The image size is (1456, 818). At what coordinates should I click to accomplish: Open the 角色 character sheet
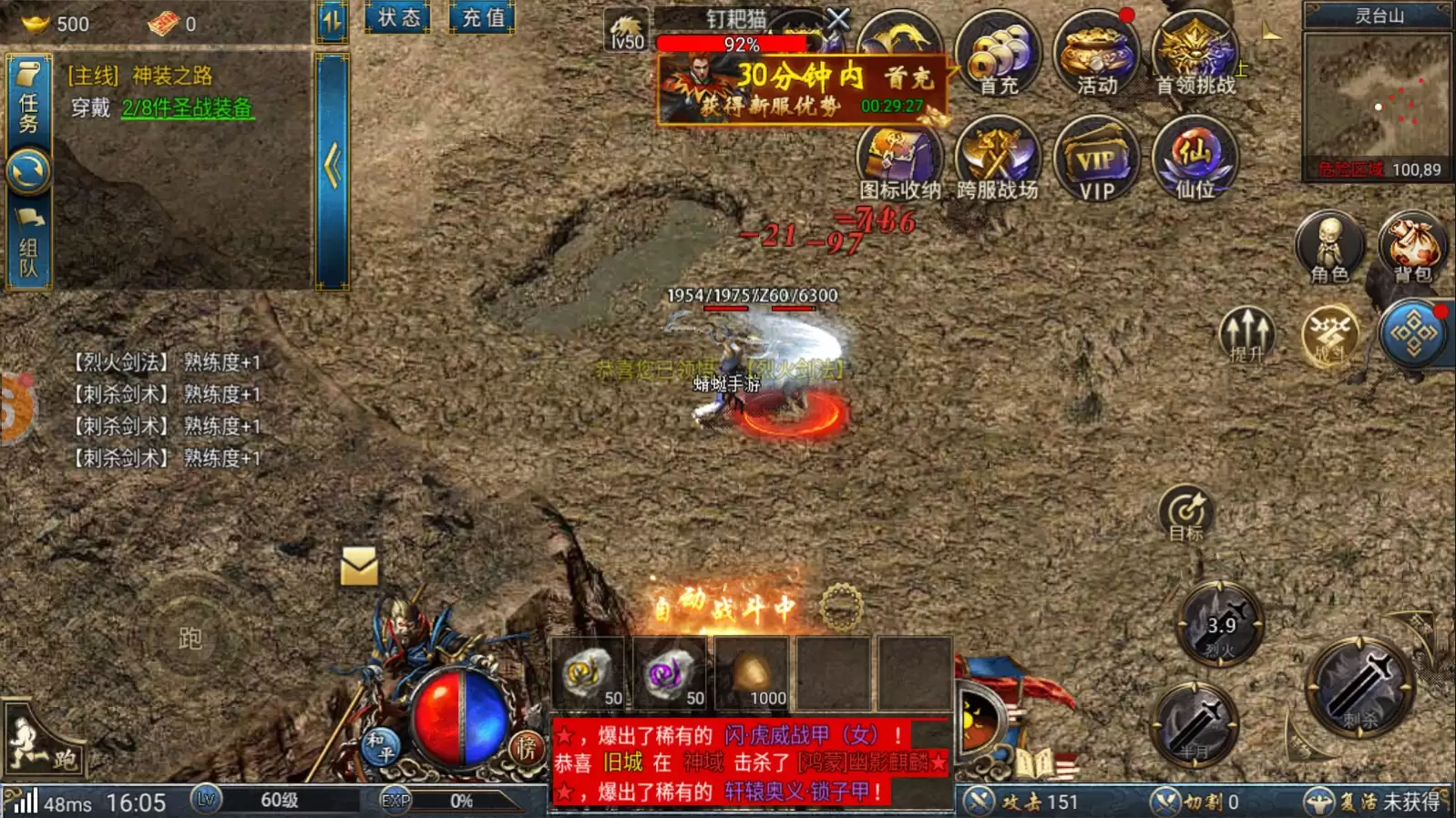[x=1329, y=247]
